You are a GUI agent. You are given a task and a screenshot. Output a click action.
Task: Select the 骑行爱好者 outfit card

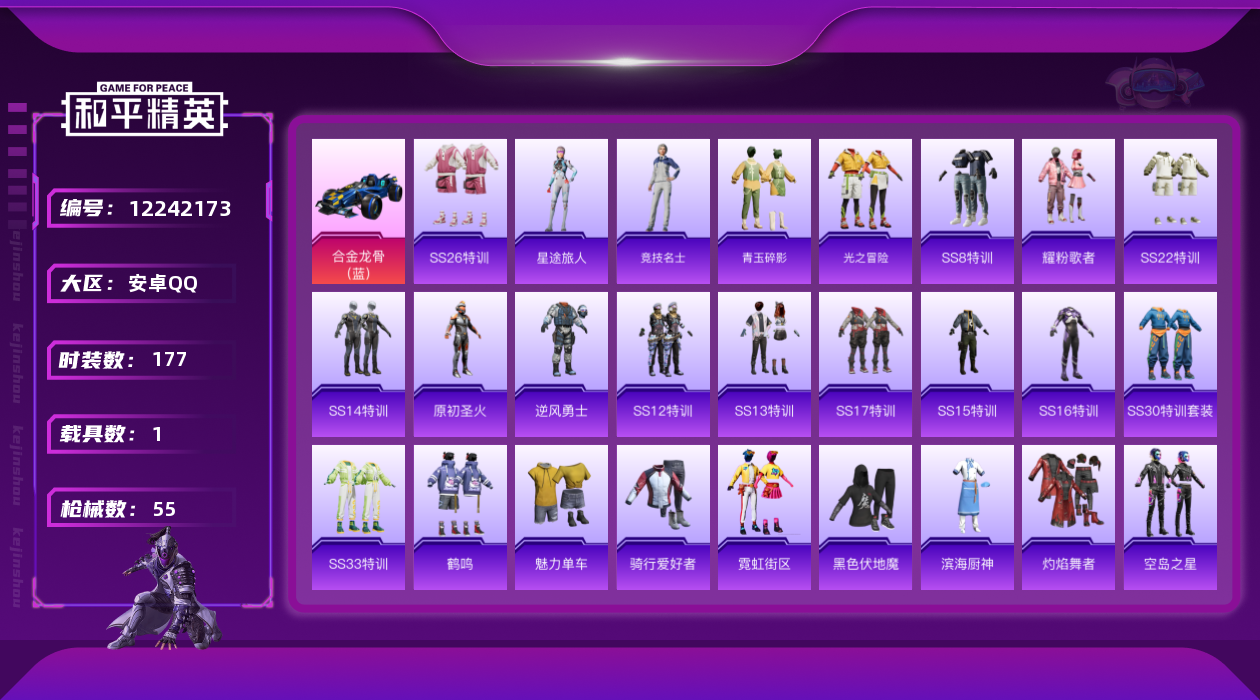point(663,517)
